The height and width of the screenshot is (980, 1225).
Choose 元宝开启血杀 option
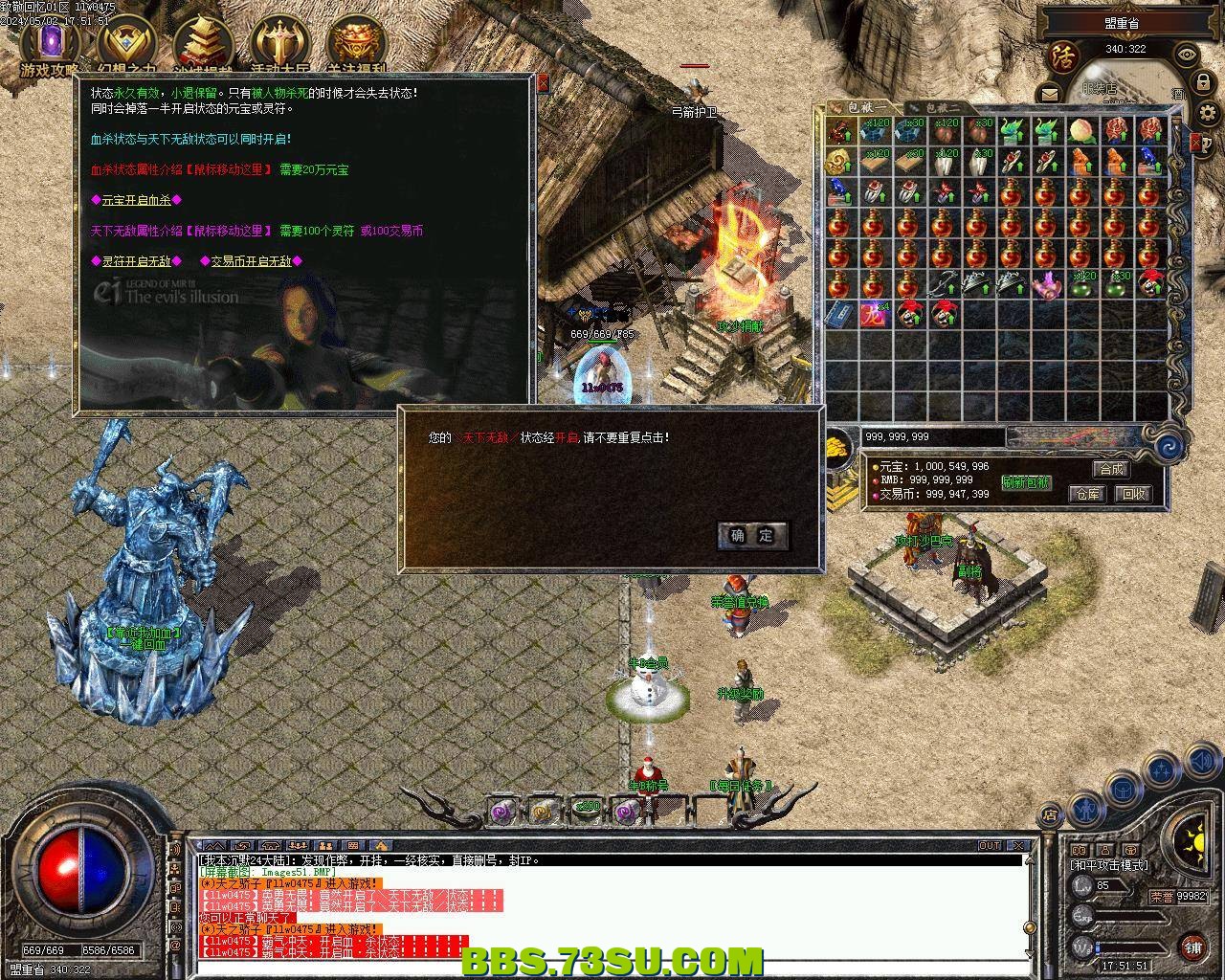(136, 200)
